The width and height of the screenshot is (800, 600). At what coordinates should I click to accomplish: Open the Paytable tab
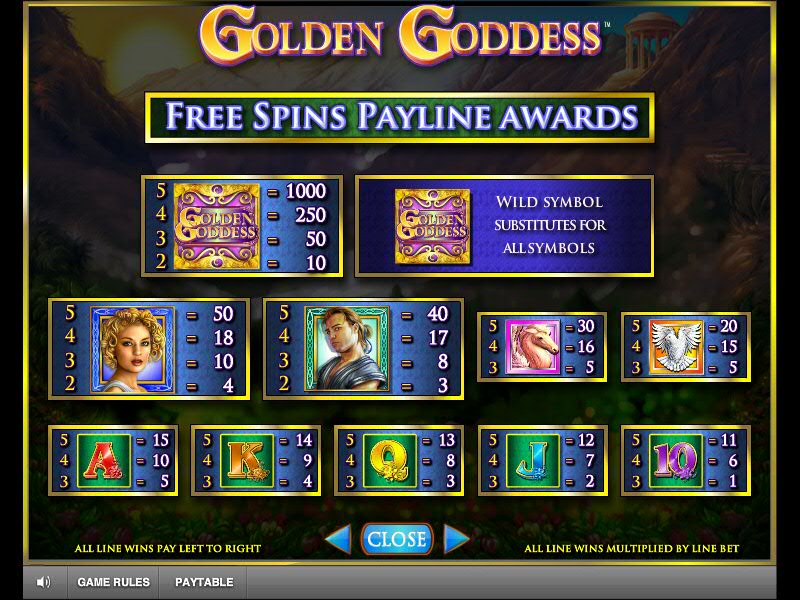coord(204,582)
